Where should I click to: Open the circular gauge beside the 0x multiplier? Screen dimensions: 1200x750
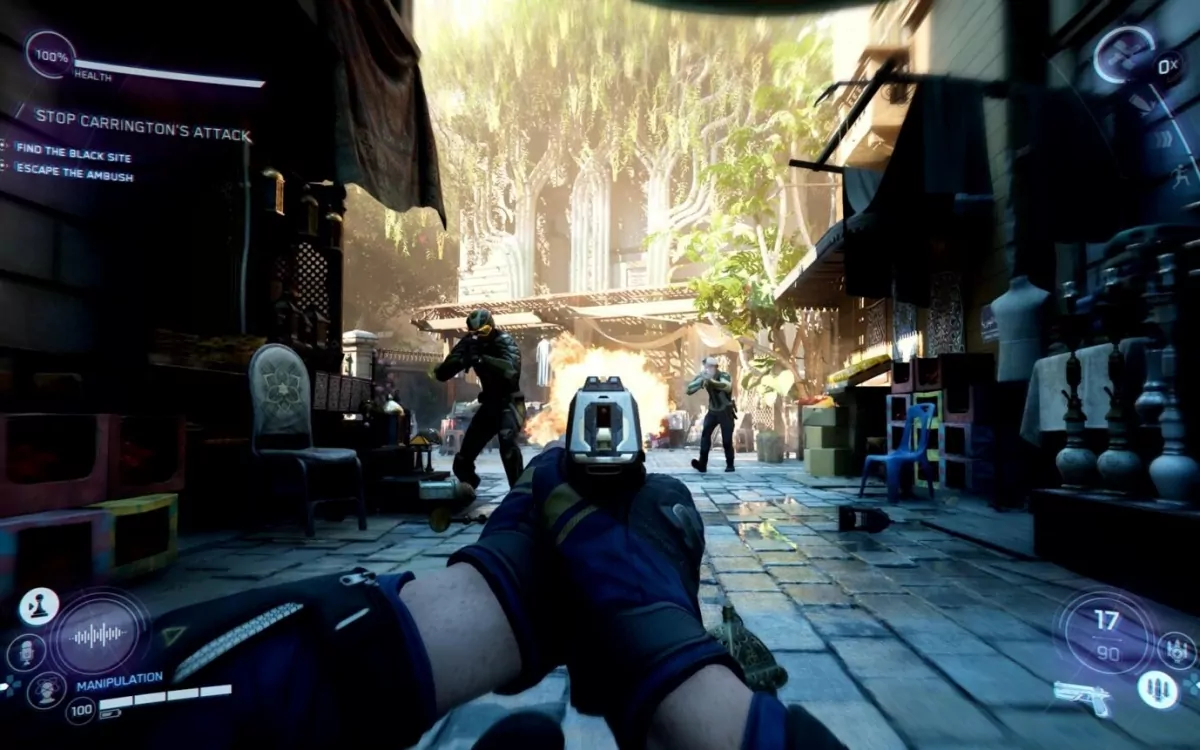1123,56
